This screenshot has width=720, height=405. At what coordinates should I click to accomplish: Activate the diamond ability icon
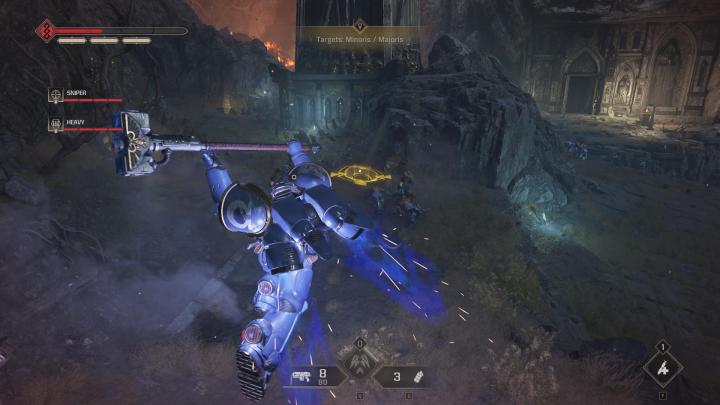click(663, 368)
